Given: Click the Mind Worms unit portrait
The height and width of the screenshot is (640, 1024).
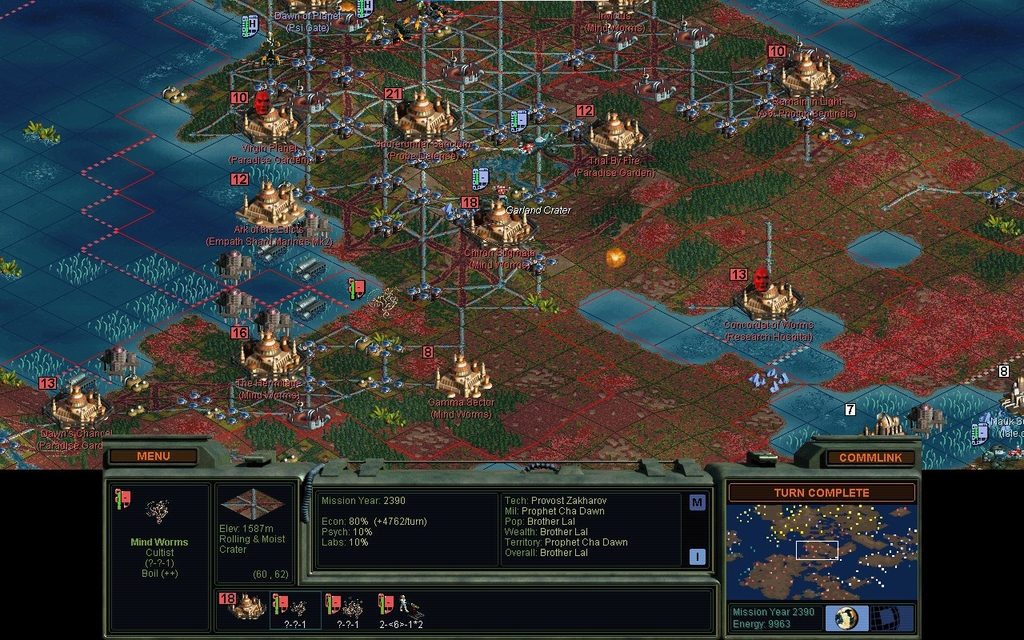Looking at the screenshot, I should coord(157,512).
